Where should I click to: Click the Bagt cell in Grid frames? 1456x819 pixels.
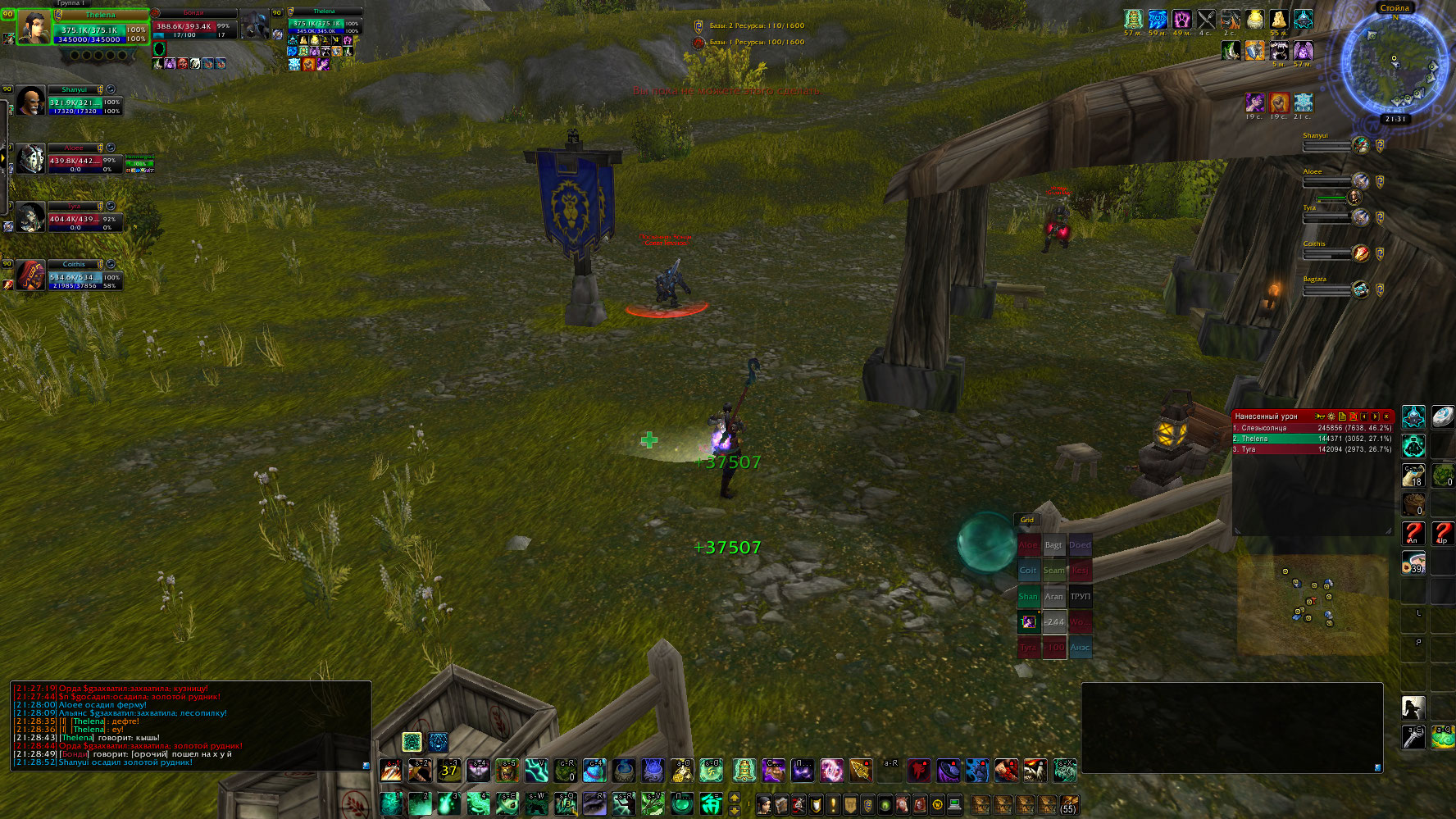[x=1053, y=545]
